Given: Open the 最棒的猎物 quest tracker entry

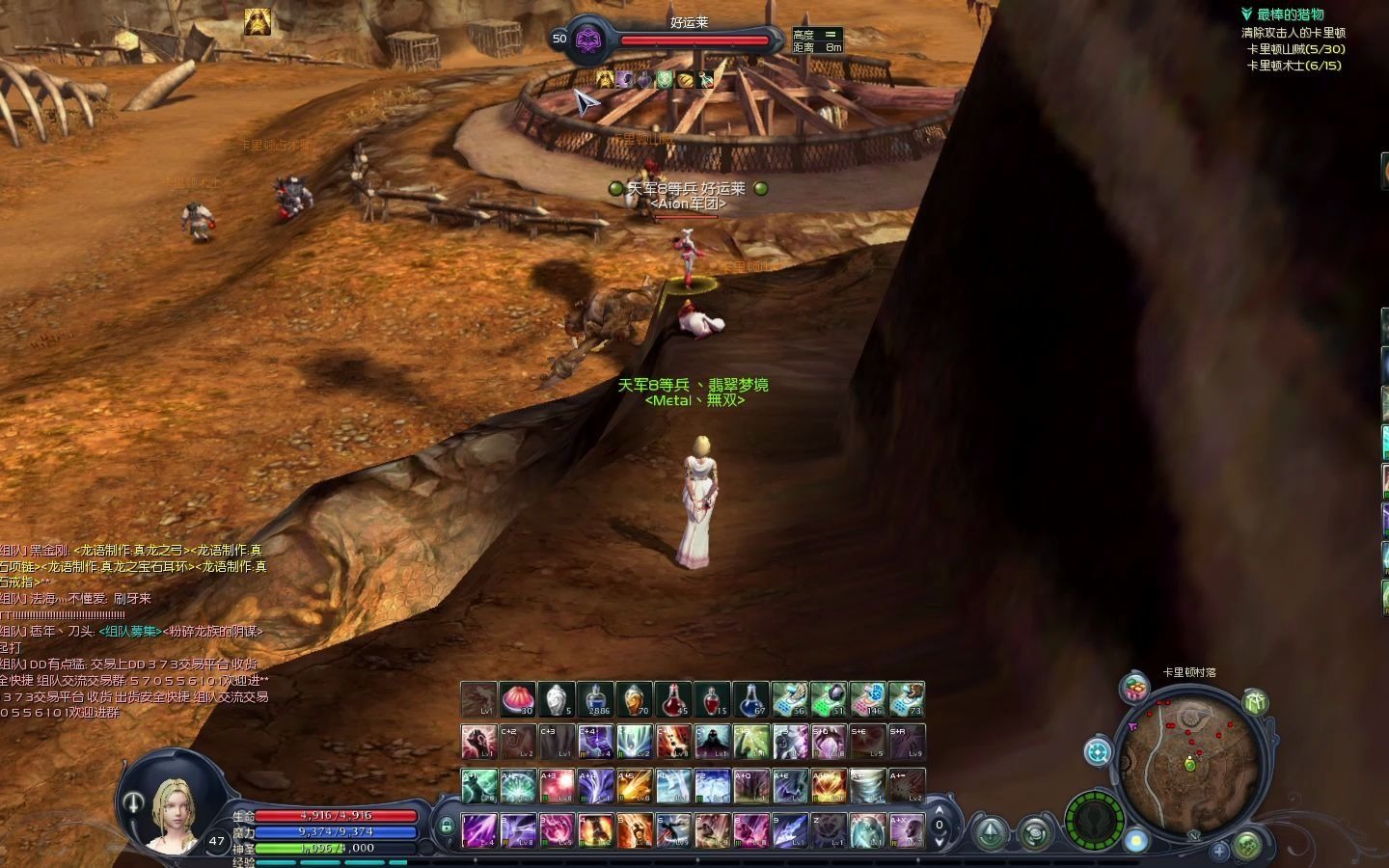Looking at the screenshot, I should [x=1290, y=14].
